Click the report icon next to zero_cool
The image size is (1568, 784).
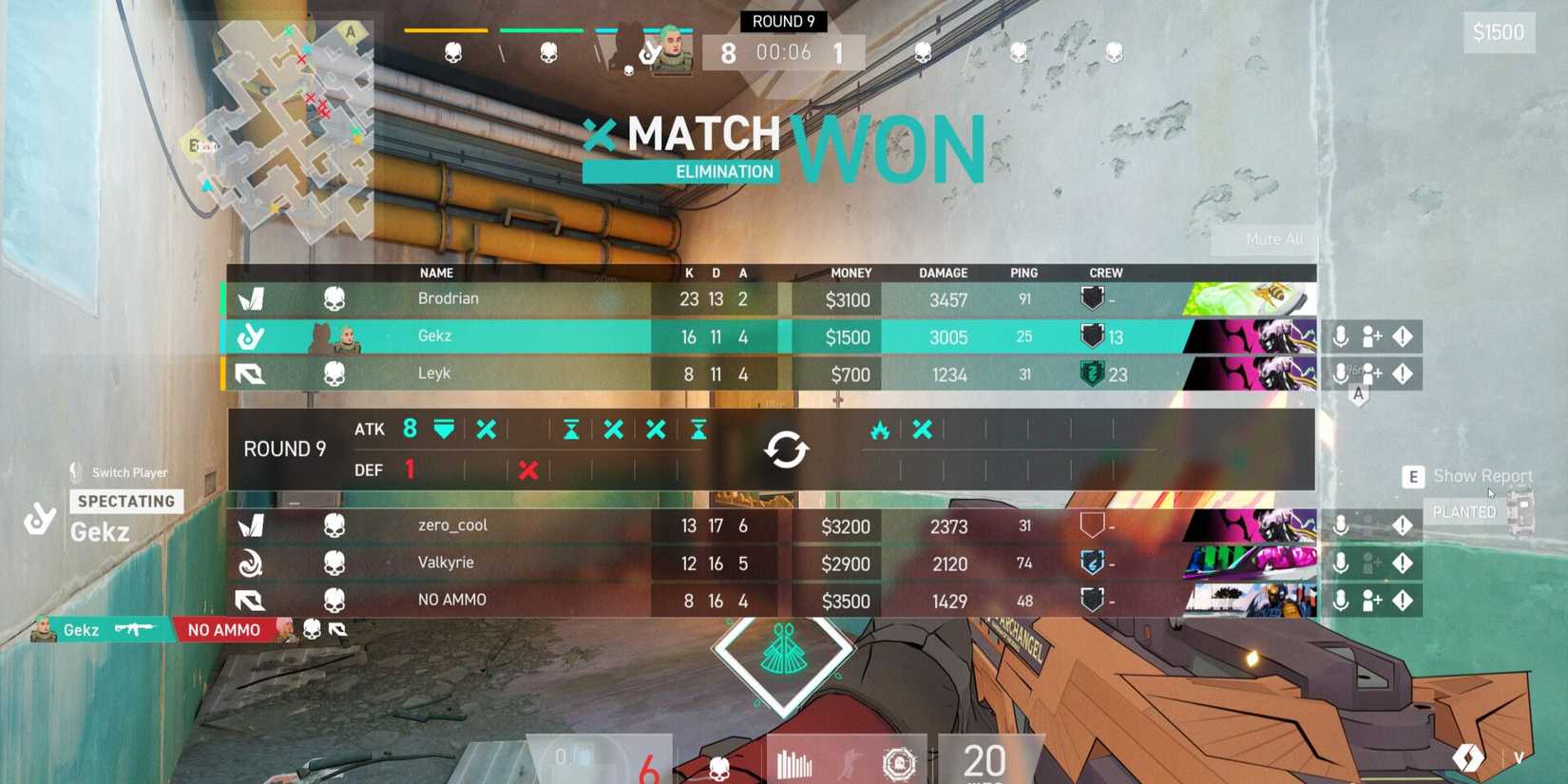point(1404,525)
